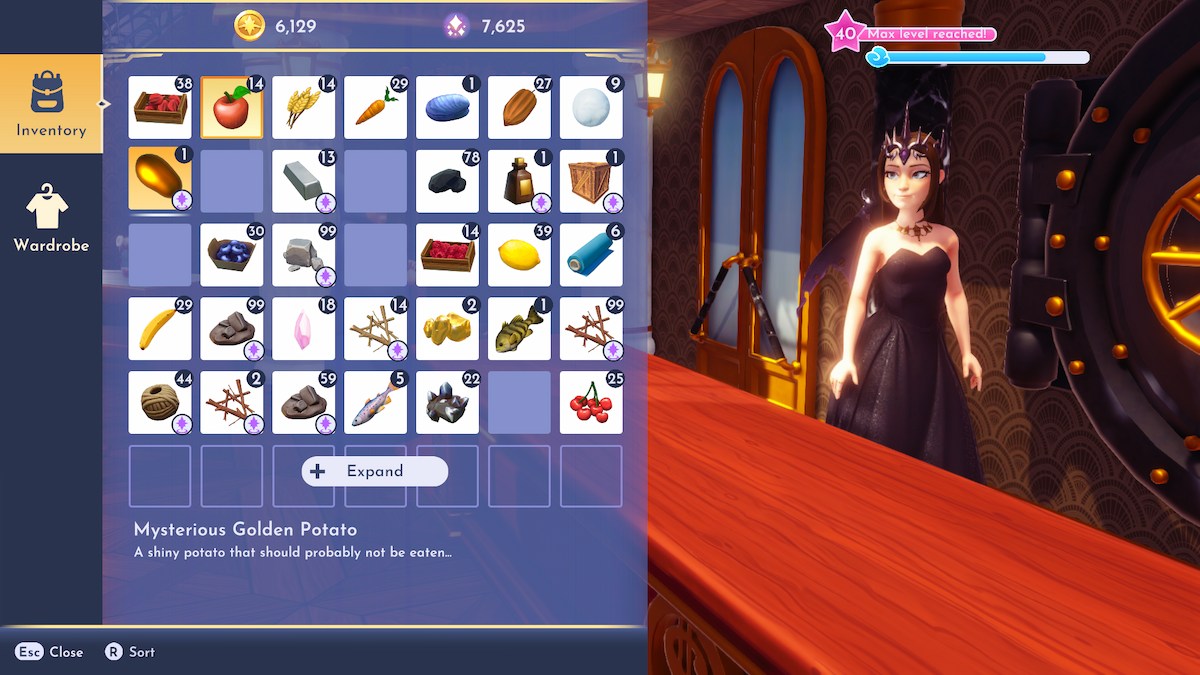Select the striped yellow fish slot
1200x675 pixels.
[520, 328]
